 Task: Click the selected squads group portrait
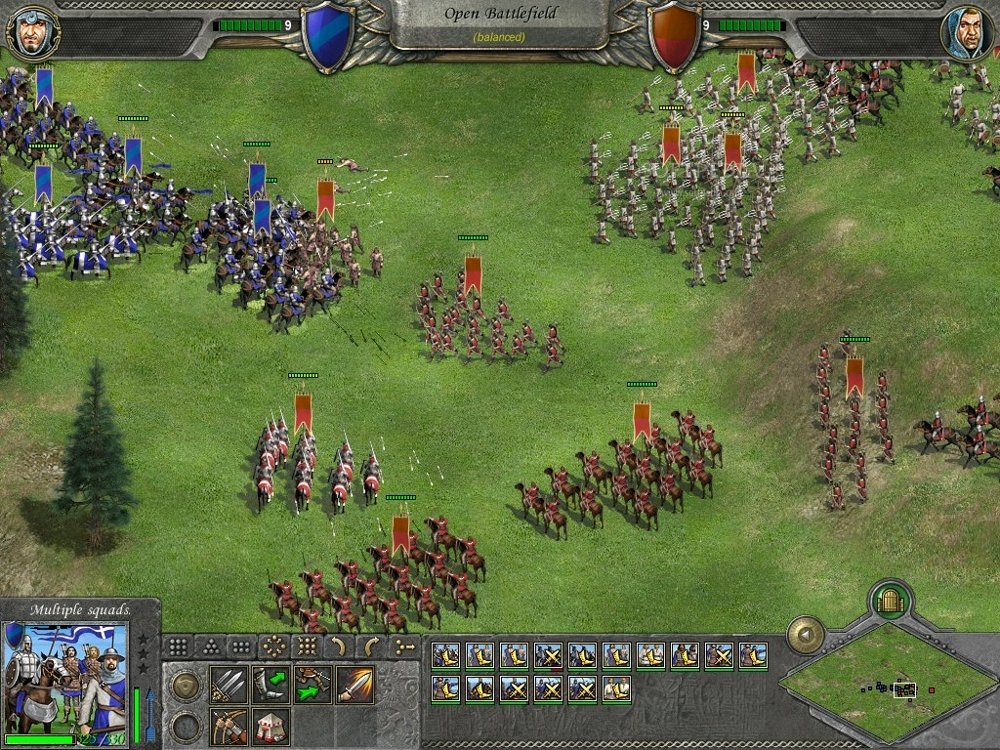[x=67, y=679]
